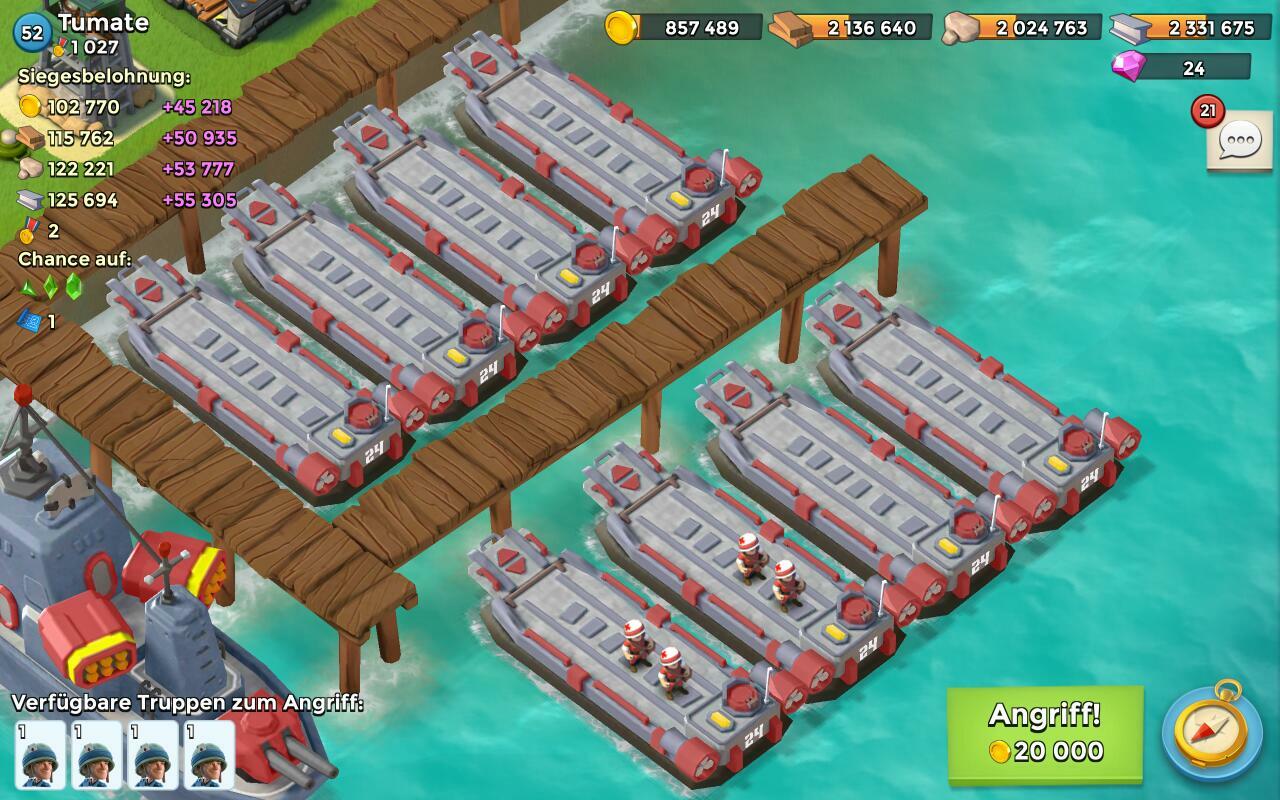1280x800 pixels.
Task: Tap the level 52 player badge
Action: 33,32
